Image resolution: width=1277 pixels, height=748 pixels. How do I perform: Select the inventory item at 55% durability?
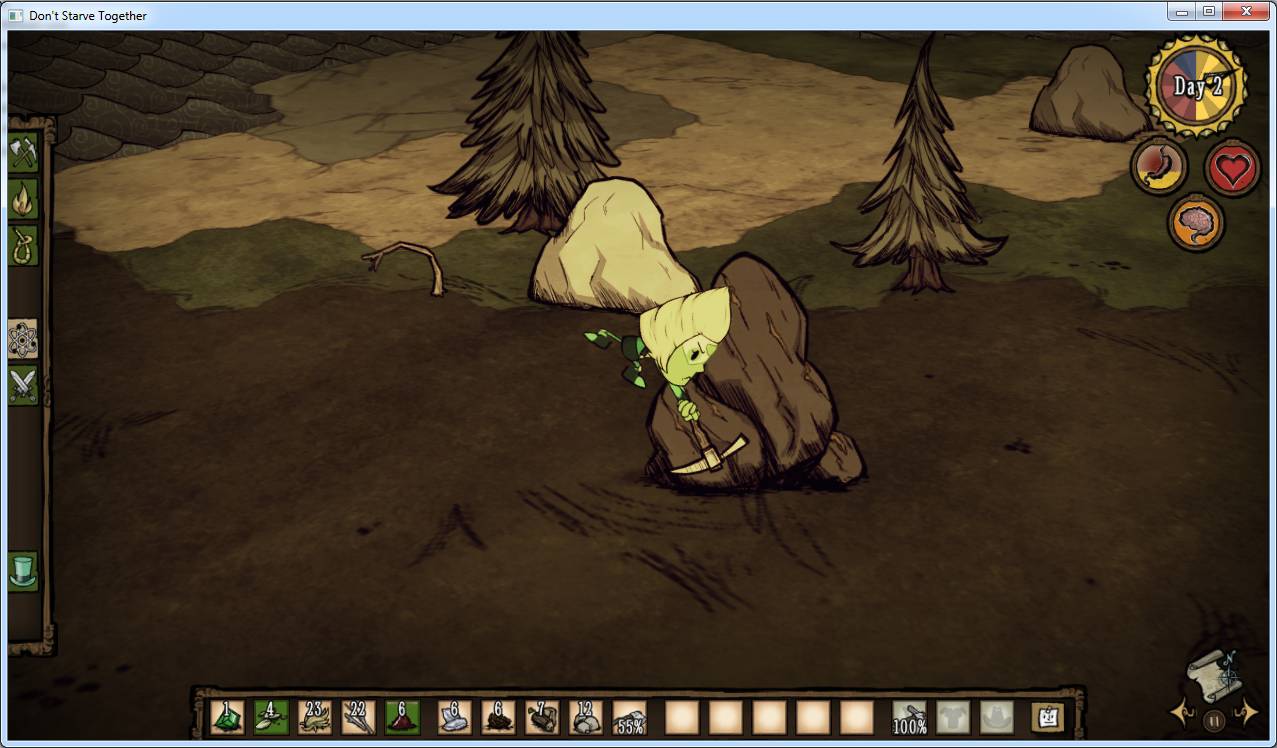tap(629, 717)
